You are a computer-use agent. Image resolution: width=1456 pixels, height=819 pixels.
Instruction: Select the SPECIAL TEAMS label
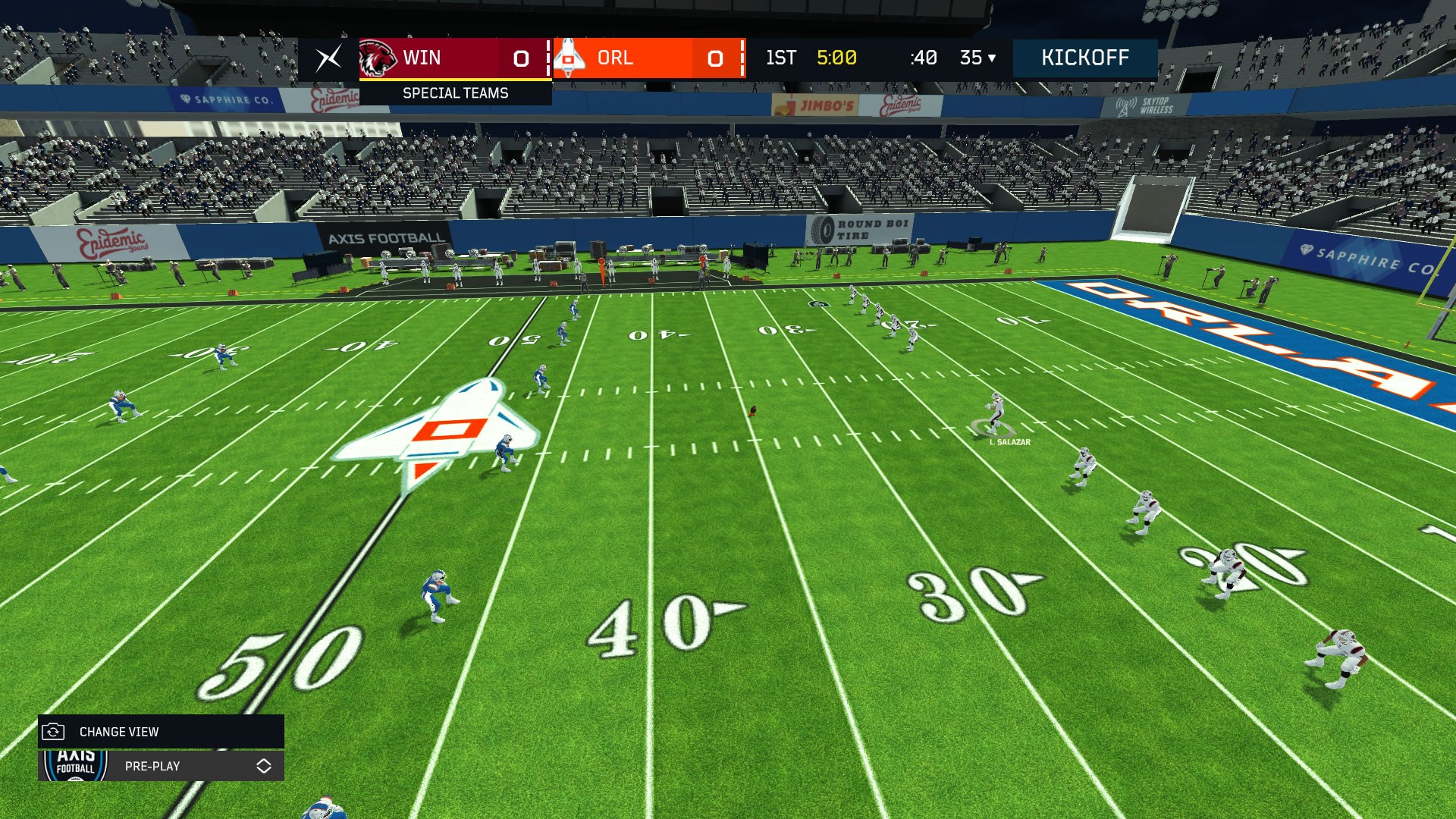tap(456, 93)
